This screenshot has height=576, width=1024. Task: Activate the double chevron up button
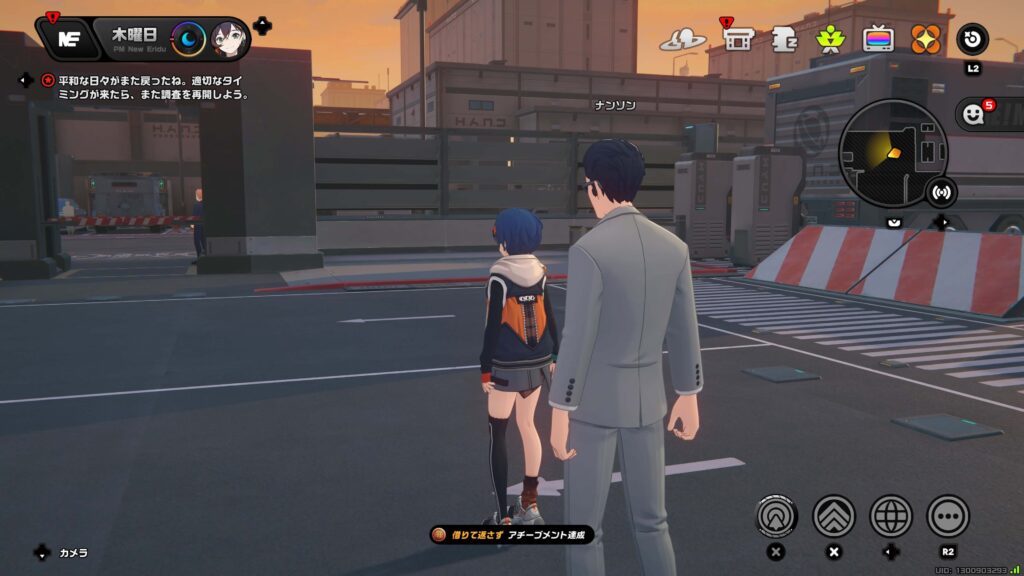coord(833,516)
